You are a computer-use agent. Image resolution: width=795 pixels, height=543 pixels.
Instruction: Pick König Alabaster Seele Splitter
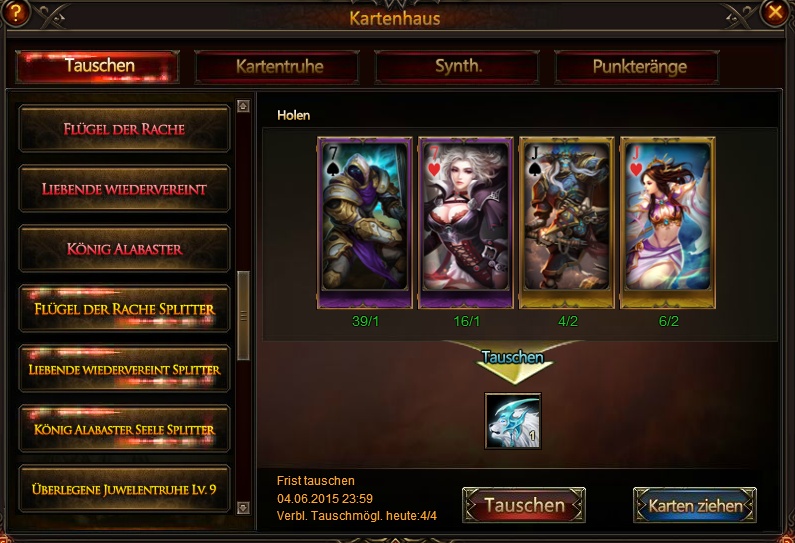124,430
